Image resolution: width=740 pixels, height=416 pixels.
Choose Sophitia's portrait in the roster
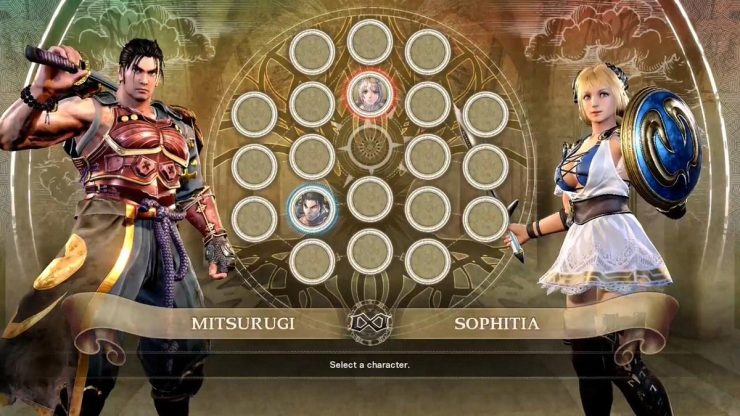(369, 94)
